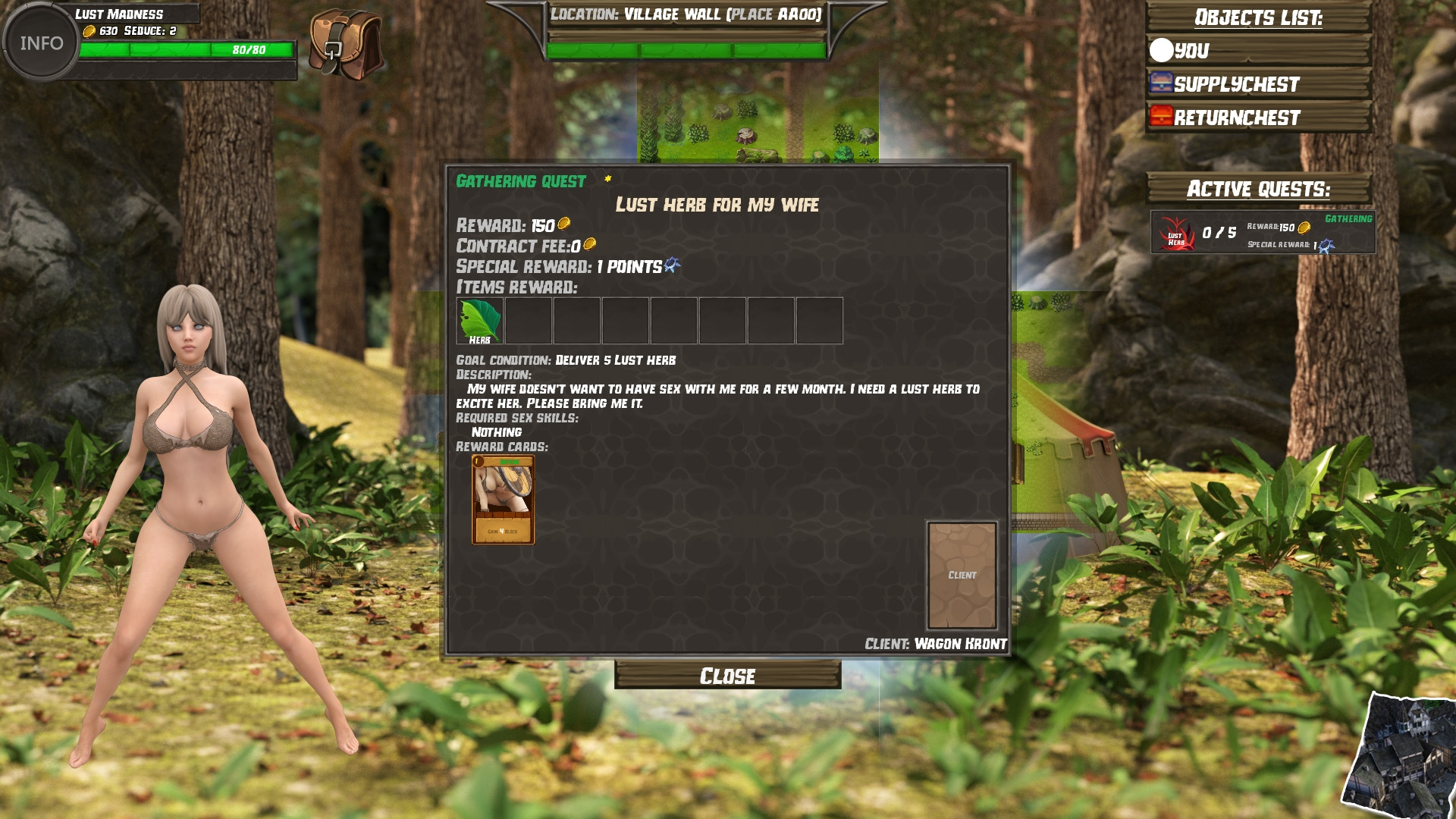Select ReturnChest in the objects list
1456x819 pixels.
tap(1258, 118)
